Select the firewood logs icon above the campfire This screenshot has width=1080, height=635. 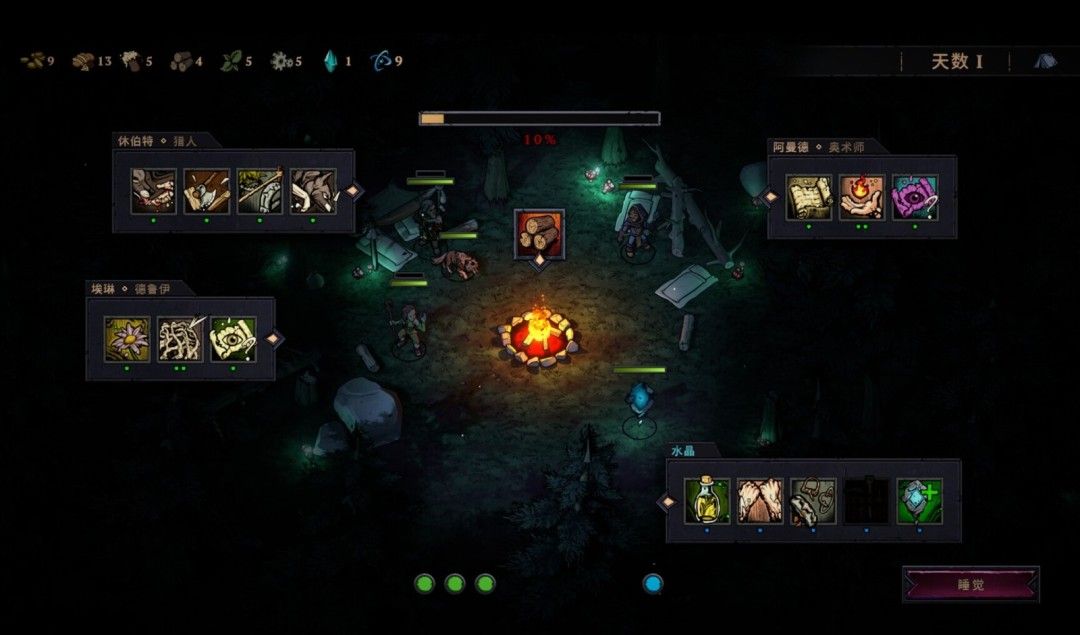click(539, 234)
